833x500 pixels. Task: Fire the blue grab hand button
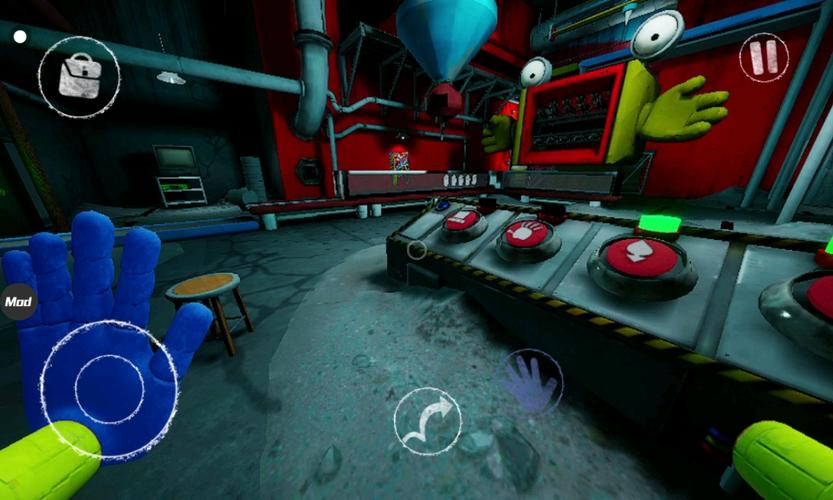pos(530,381)
